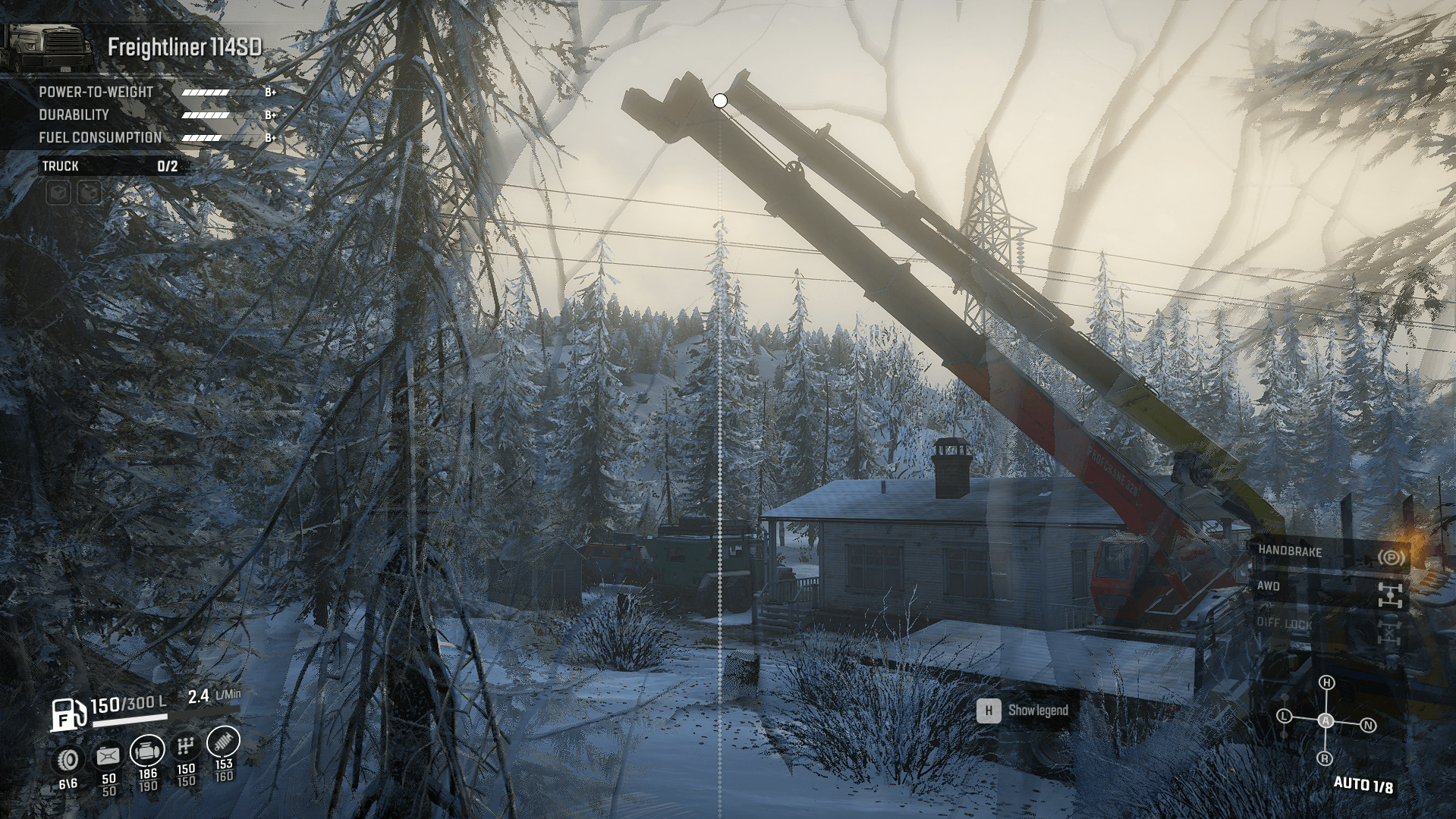Click the Freightliner 114SD truck portrait
The width and height of the screenshot is (1456, 819).
click(47, 49)
